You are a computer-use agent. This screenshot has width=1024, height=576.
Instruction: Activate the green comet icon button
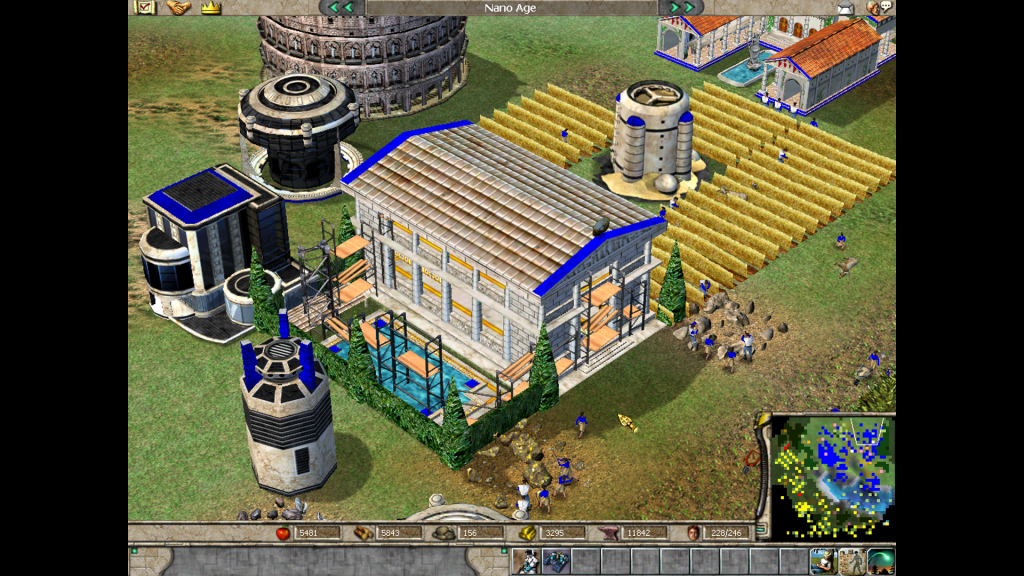[x=881, y=561]
